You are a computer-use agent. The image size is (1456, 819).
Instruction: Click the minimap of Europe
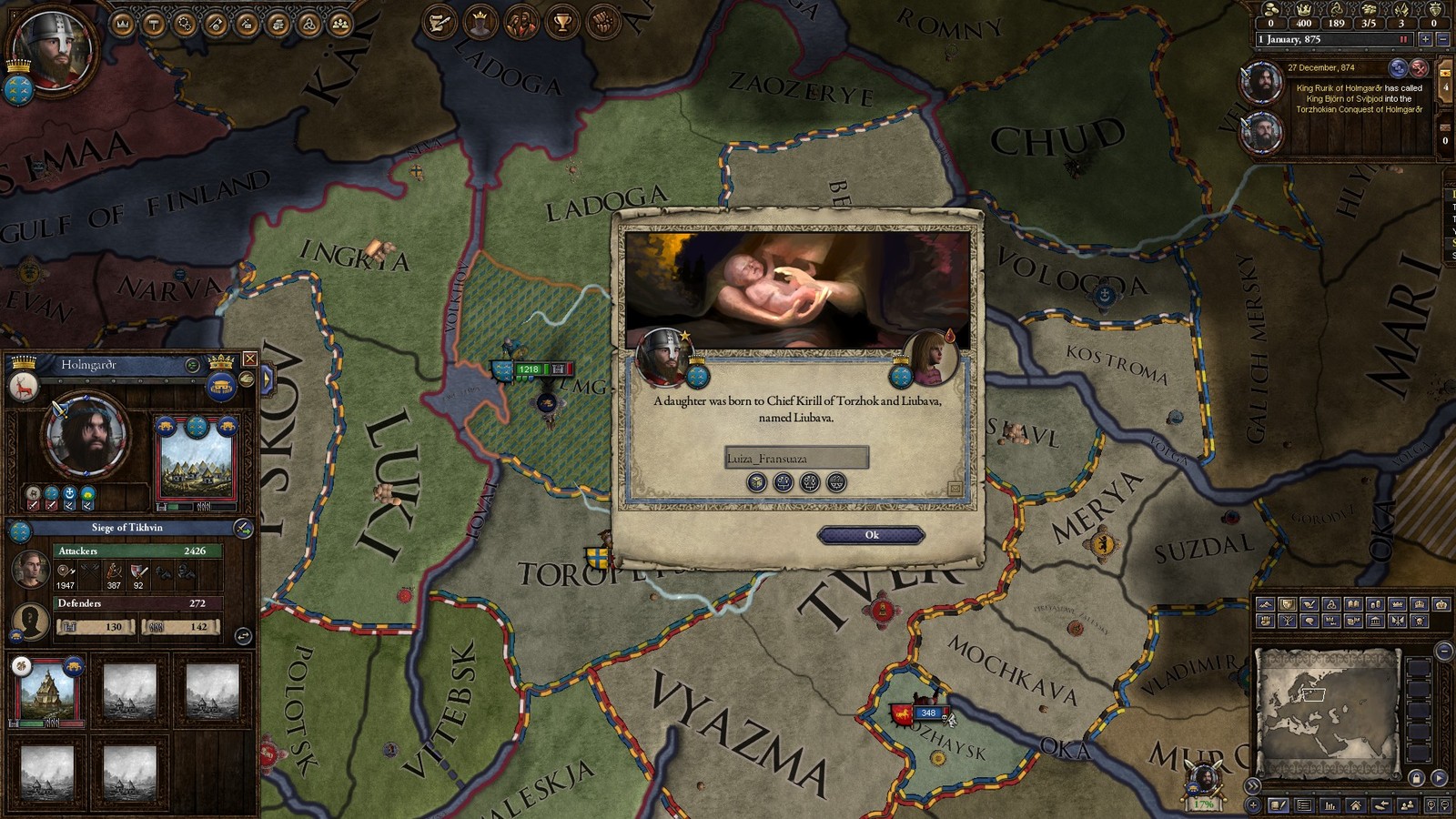1325,703
